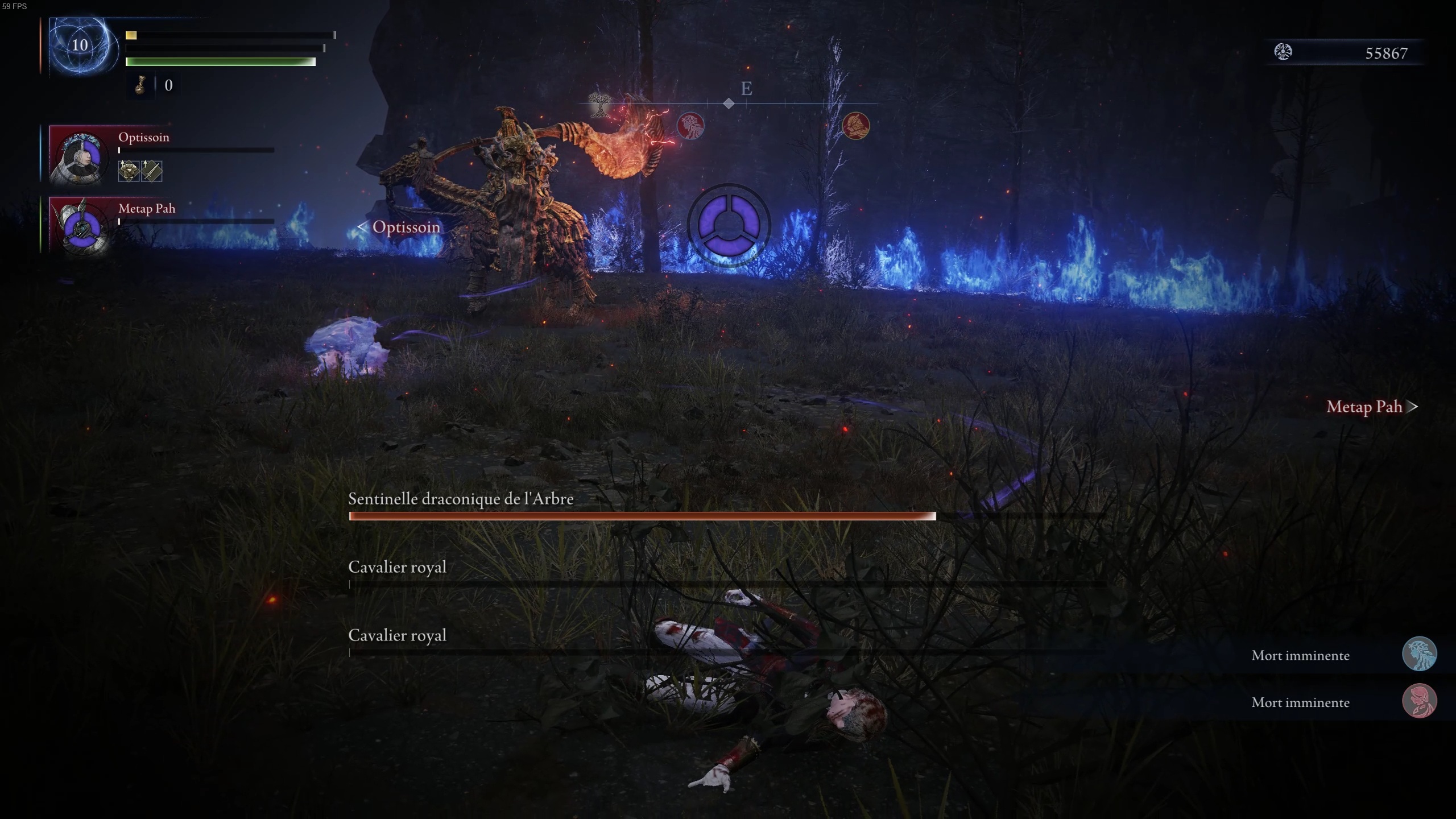Select the first Cavalier royal name label
Screen dimensions: 1456x819
(x=397, y=566)
